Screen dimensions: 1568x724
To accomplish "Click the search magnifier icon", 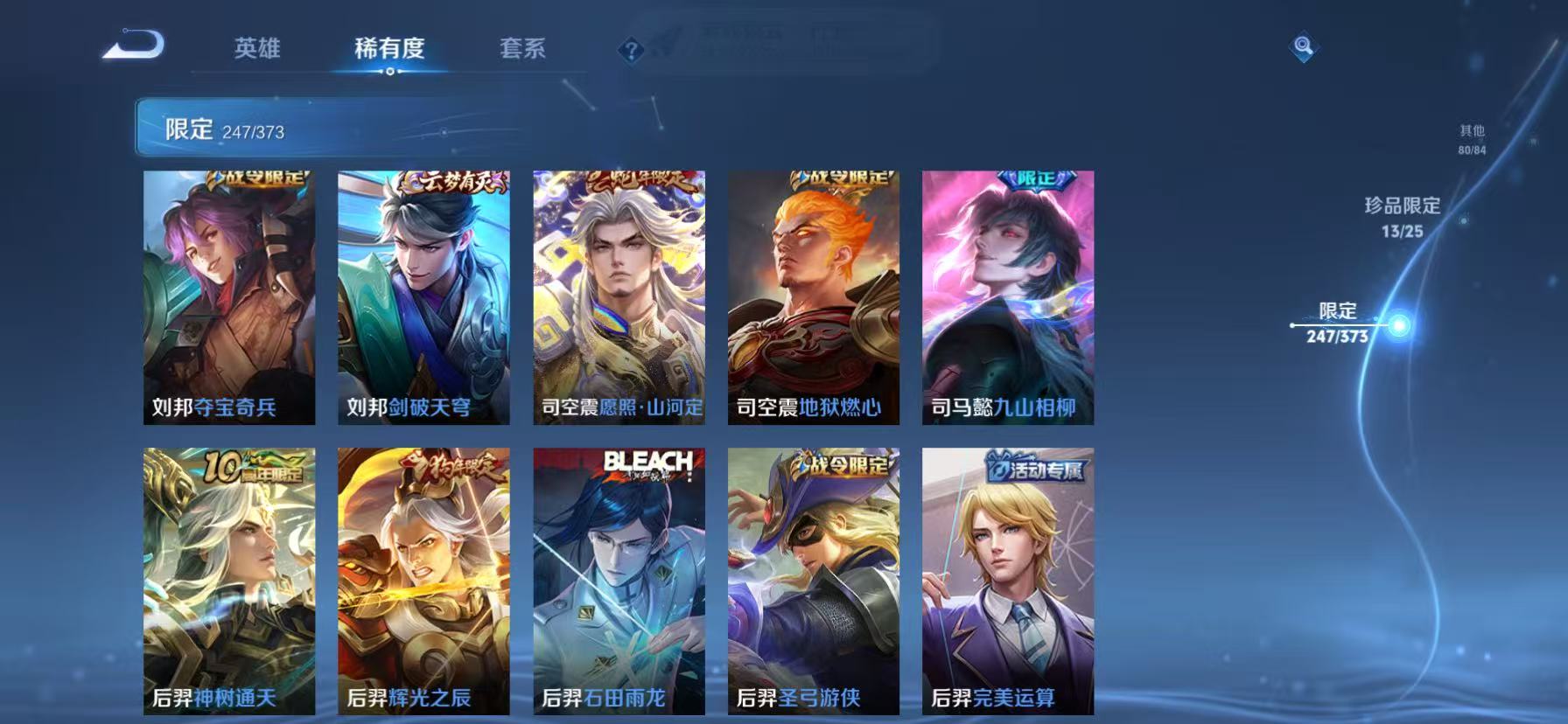I will (1303, 48).
